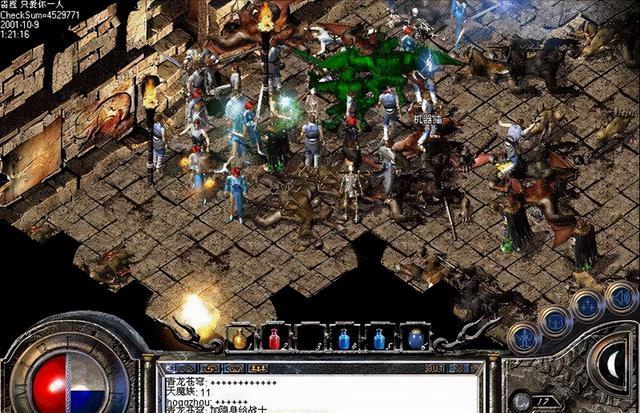Use the red health potion in the belt
640x413 pixels.
(x=275, y=338)
